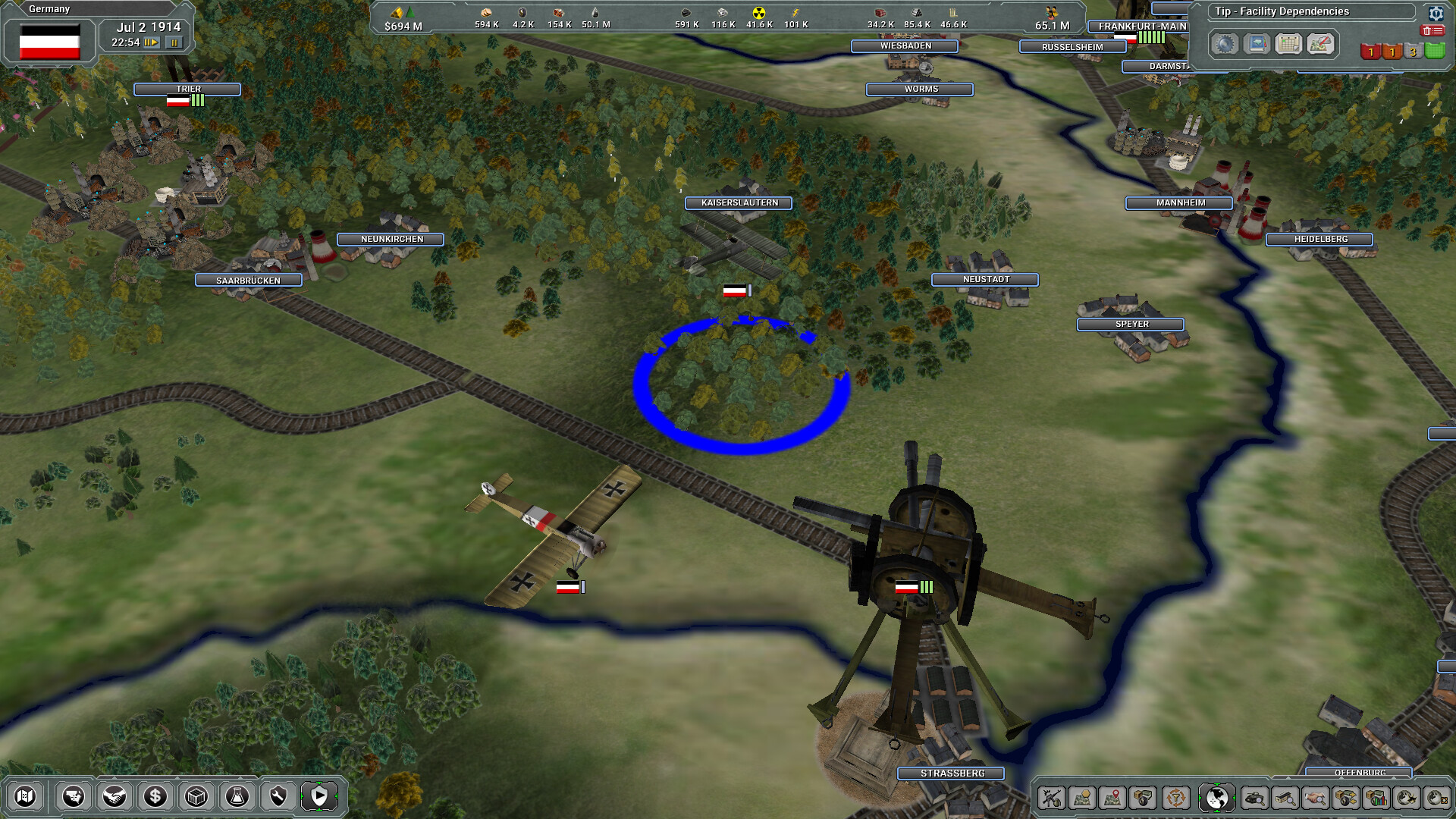Click the rifle and grenade military icon
Viewport: 1456px width, 819px height.
point(1053,797)
